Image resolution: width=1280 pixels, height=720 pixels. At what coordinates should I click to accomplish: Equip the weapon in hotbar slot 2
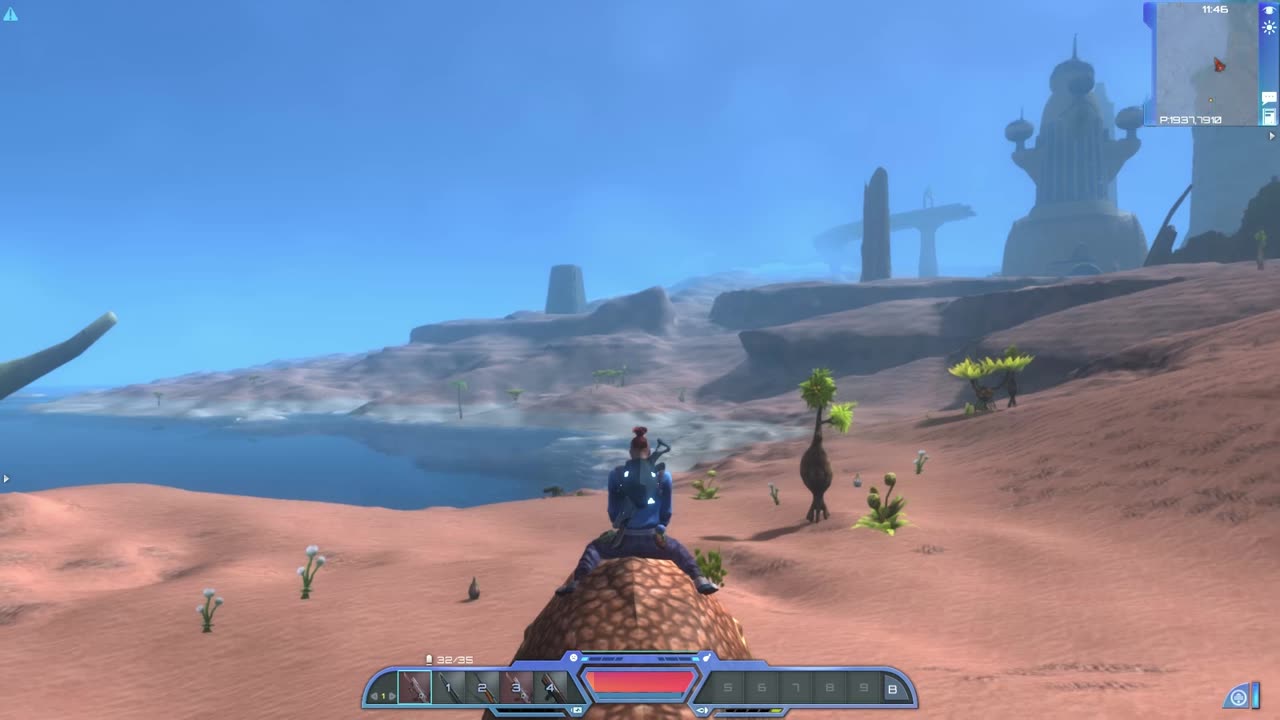[482, 688]
